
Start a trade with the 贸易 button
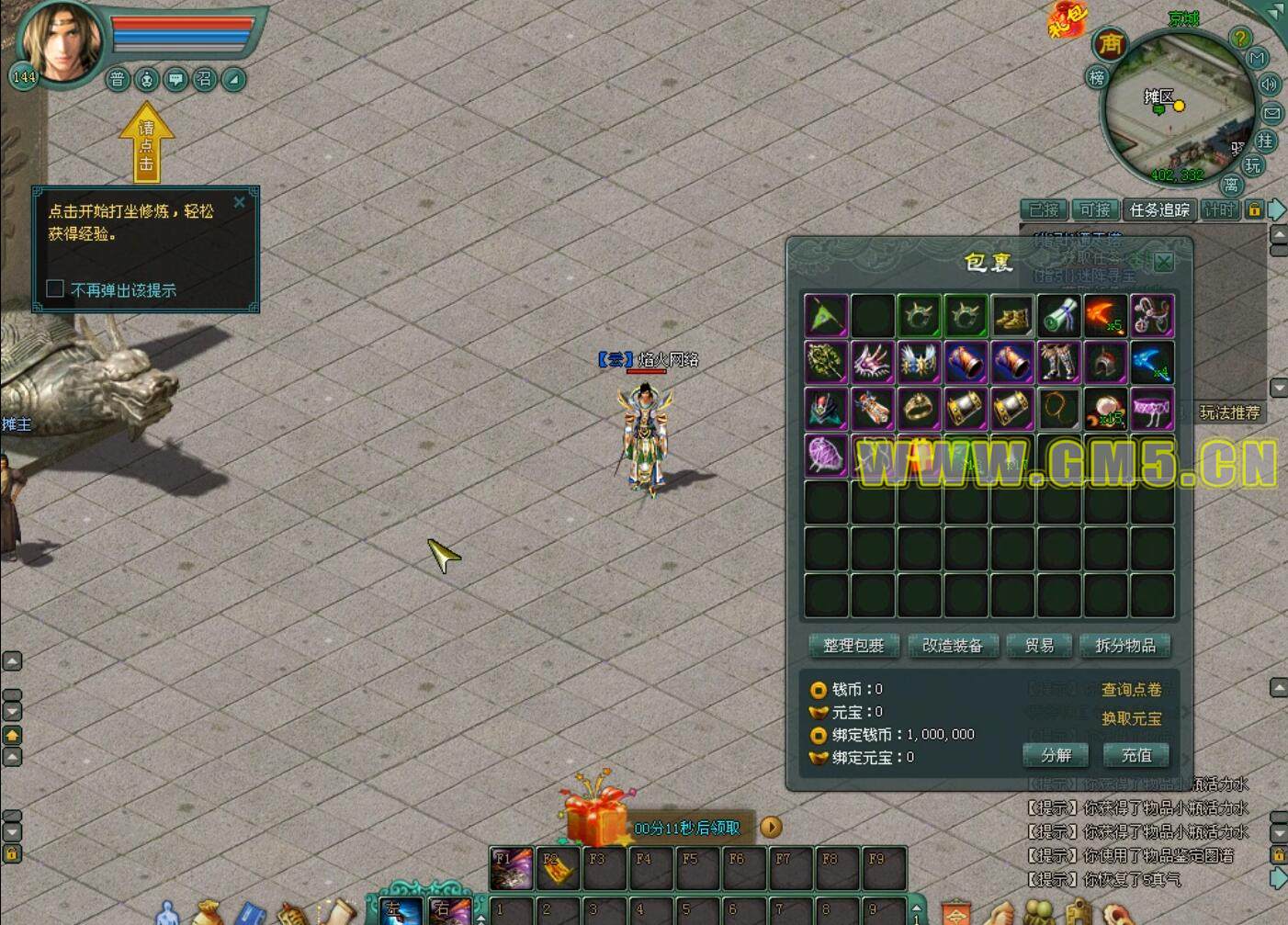[x=1039, y=646]
